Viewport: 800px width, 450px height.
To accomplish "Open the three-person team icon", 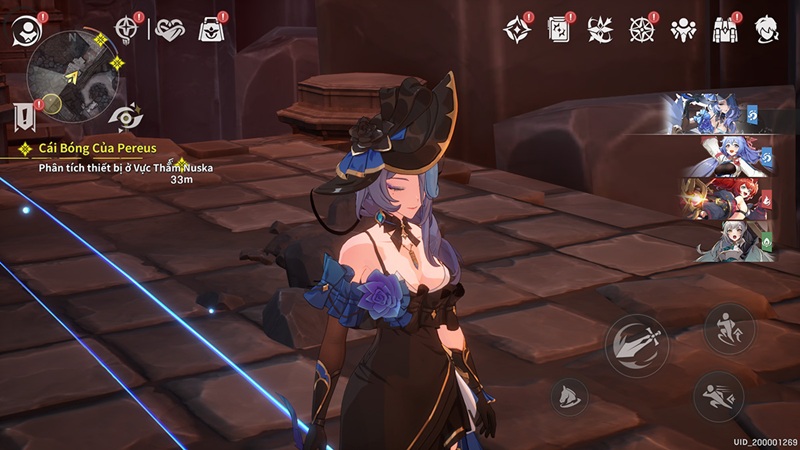I will [683, 29].
